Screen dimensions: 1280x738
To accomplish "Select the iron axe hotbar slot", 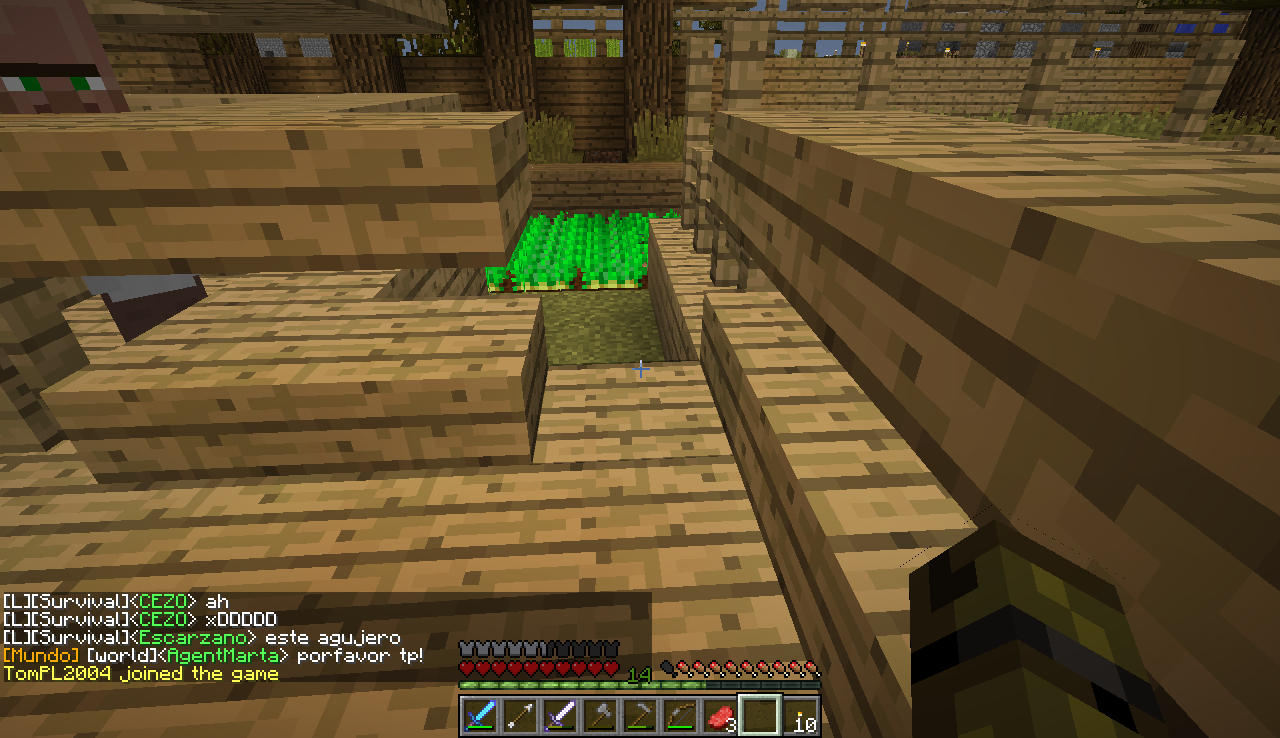I will point(600,716).
